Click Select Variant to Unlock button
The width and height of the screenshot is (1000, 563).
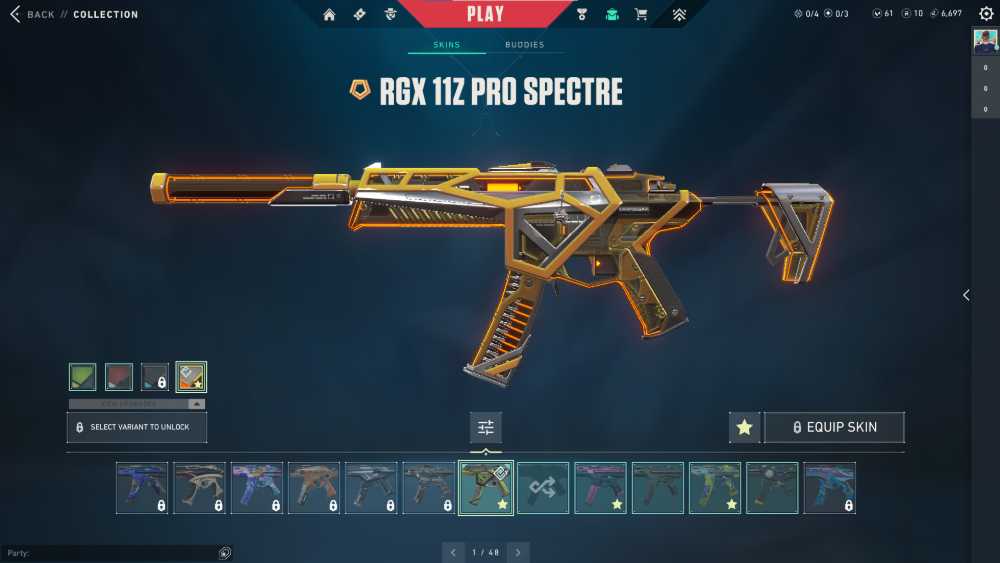137,427
